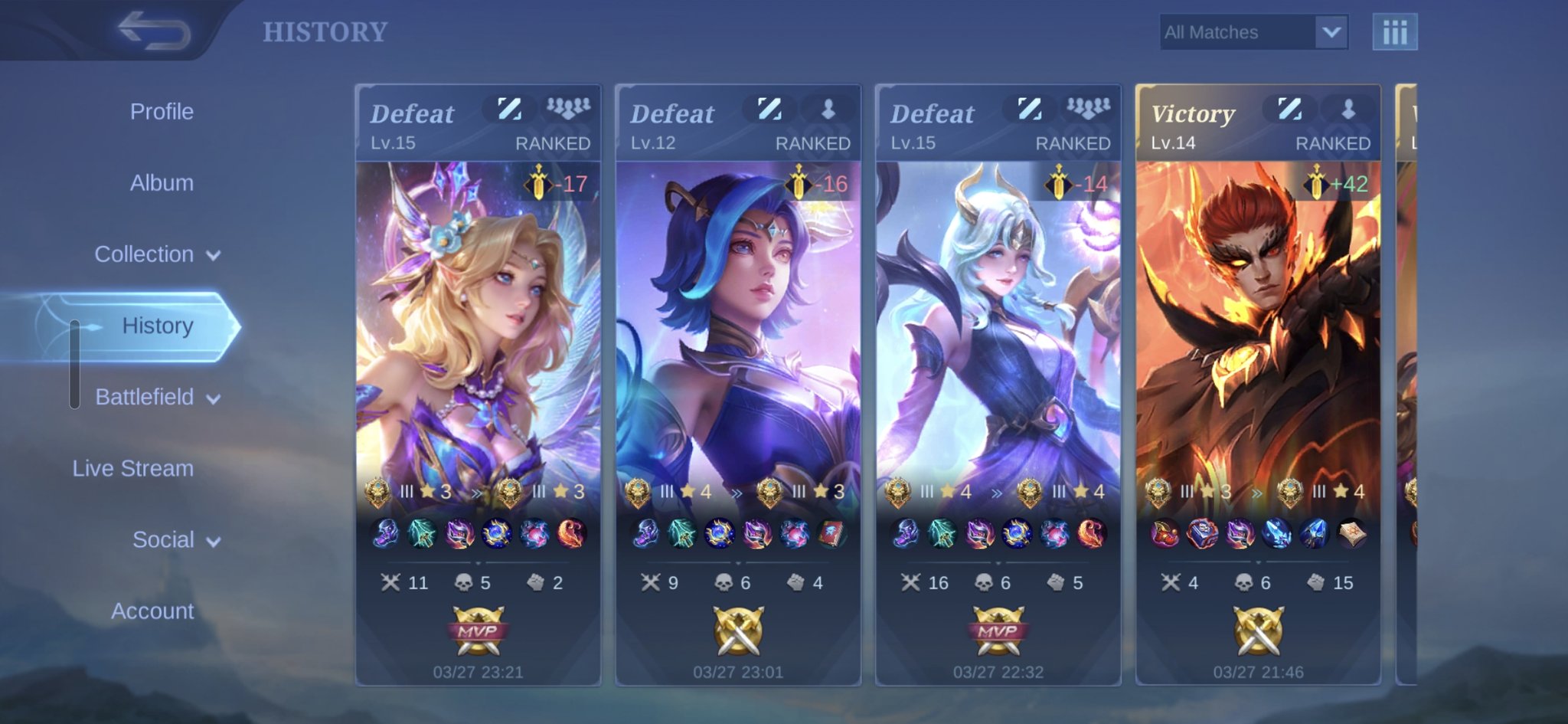Open the Live Stream section
Screen dimensions: 1568x724
pyautogui.click(x=133, y=468)
